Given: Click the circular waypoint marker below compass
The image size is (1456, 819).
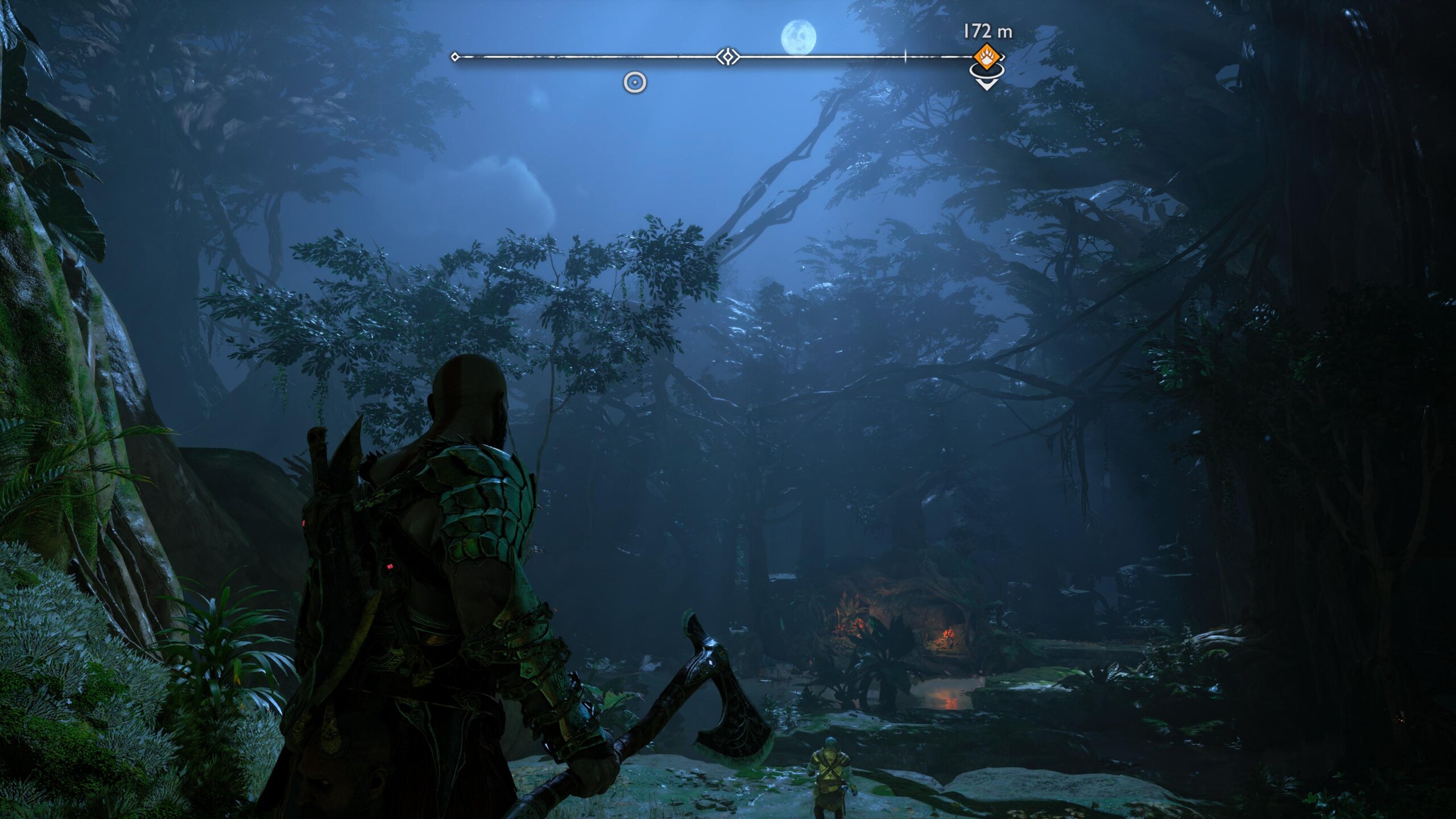Looking at the screenshot, I should click(635, 82).
